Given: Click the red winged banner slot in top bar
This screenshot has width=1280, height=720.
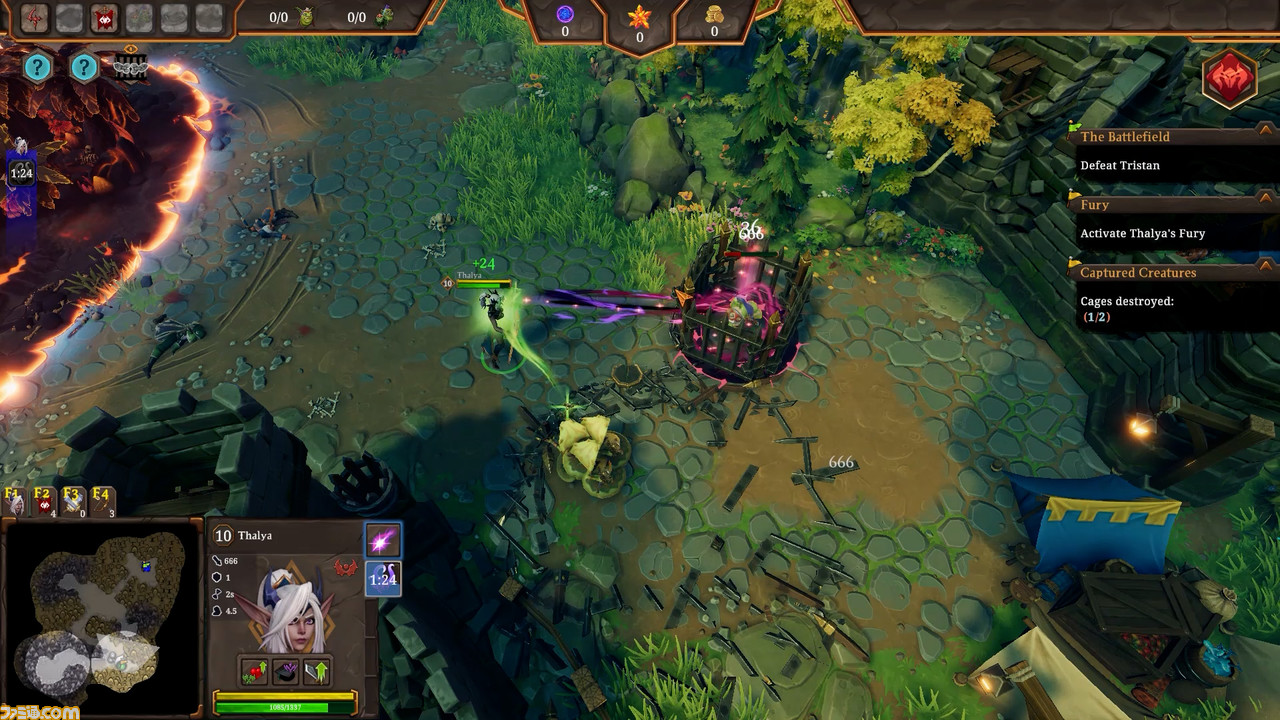Looking at the screenshot, I should point(104,17).
